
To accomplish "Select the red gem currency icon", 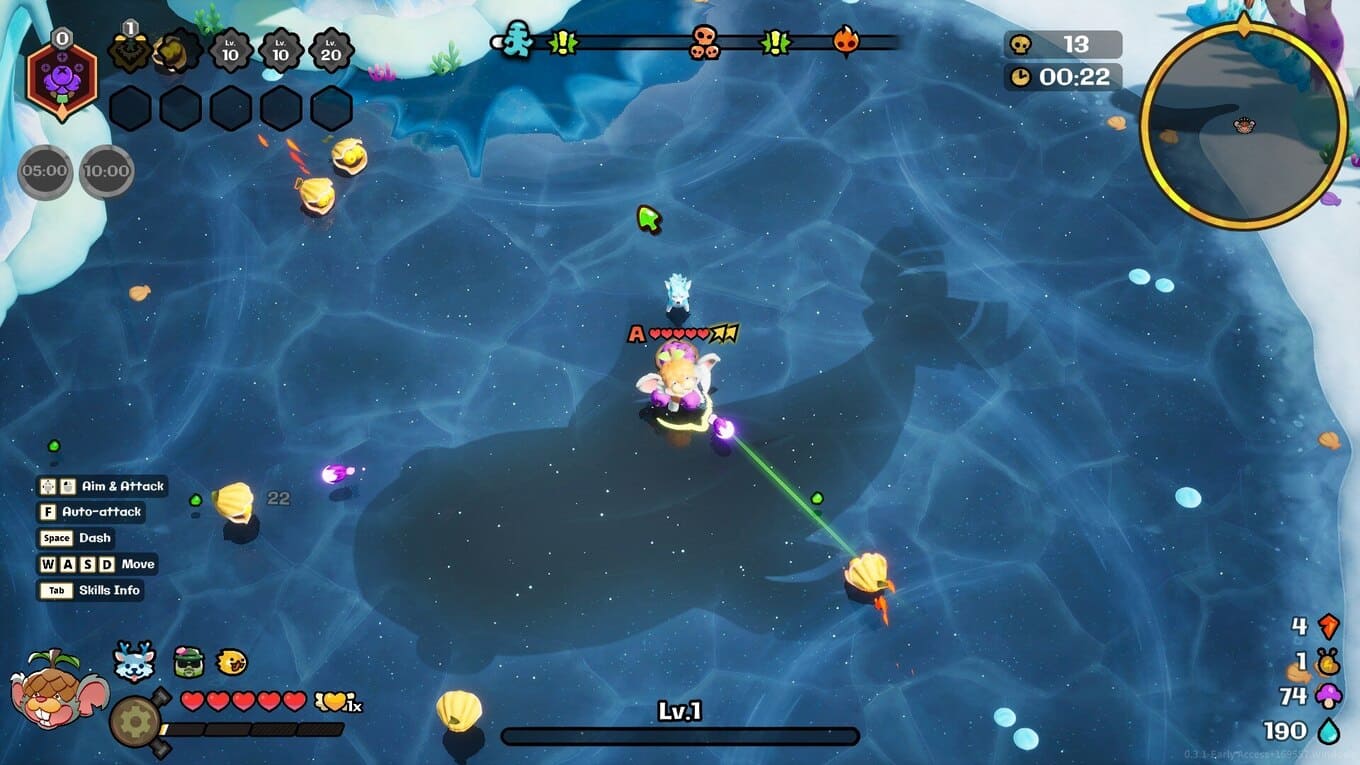I will [x=1329, y=627].
